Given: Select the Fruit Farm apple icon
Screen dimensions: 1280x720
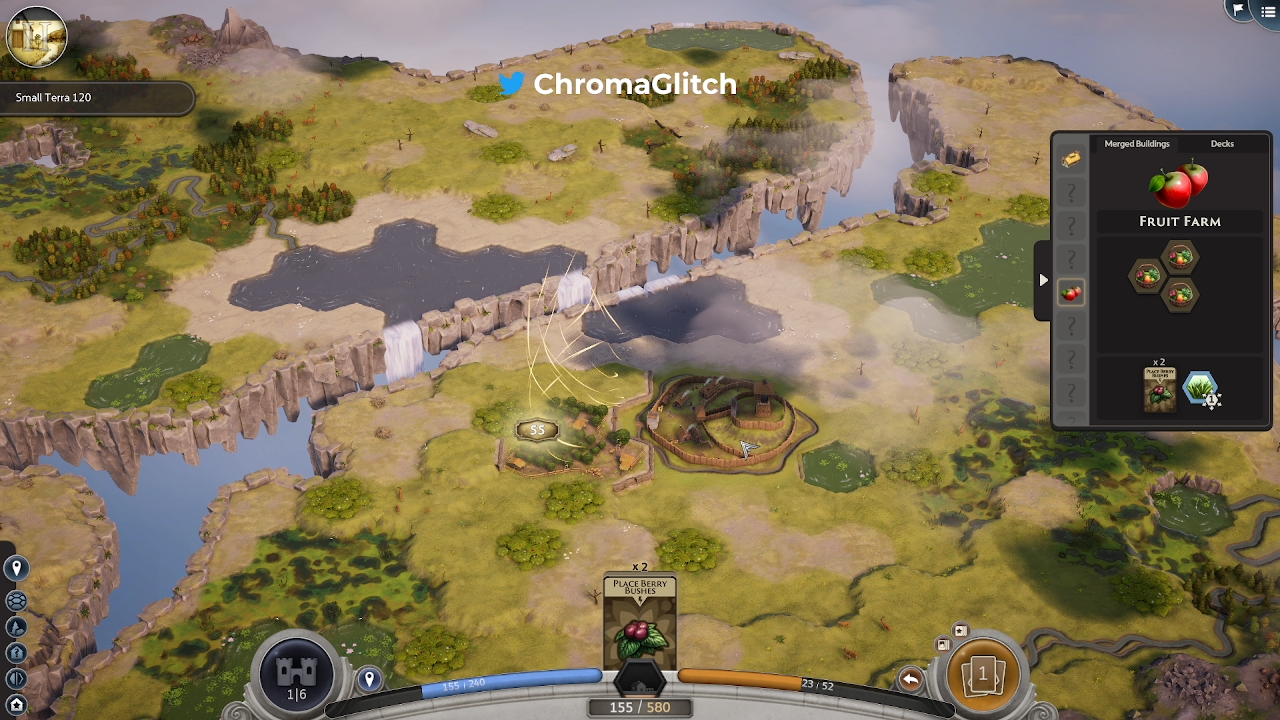Looking at the screenshot, I should pos(1071,292).
